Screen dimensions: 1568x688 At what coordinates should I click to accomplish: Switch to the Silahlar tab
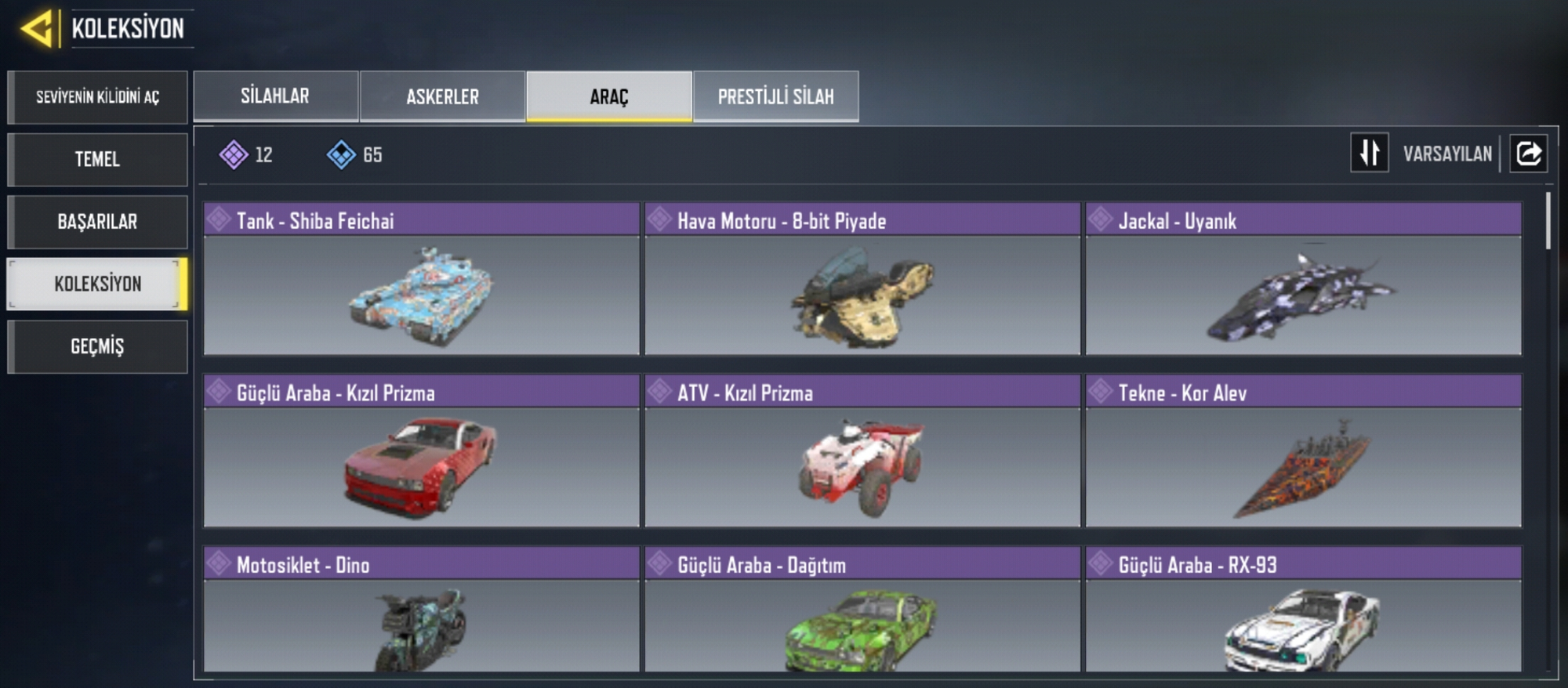click(275, 96)
